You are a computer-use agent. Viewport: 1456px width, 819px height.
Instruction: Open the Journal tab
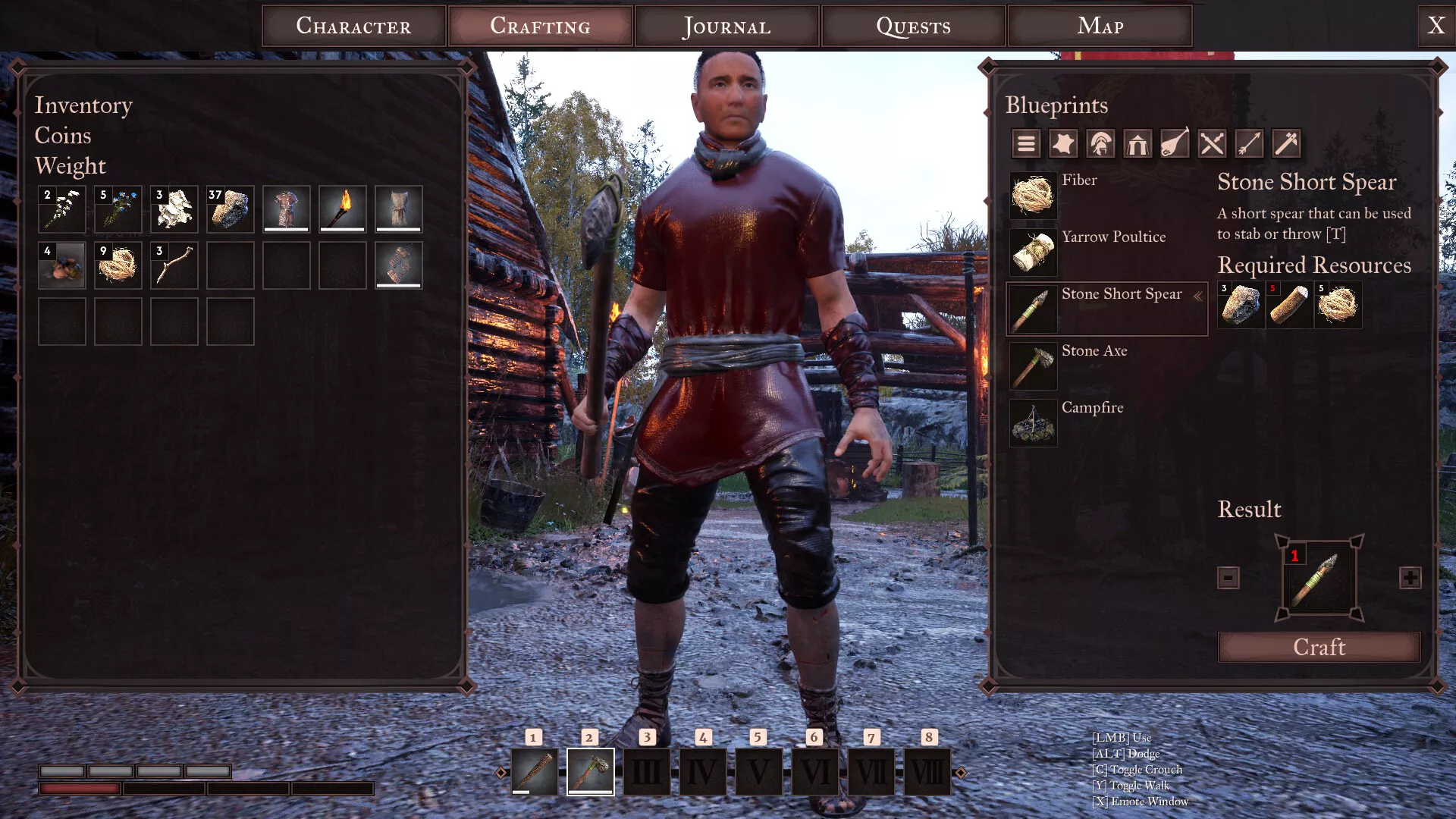[726, 26]
